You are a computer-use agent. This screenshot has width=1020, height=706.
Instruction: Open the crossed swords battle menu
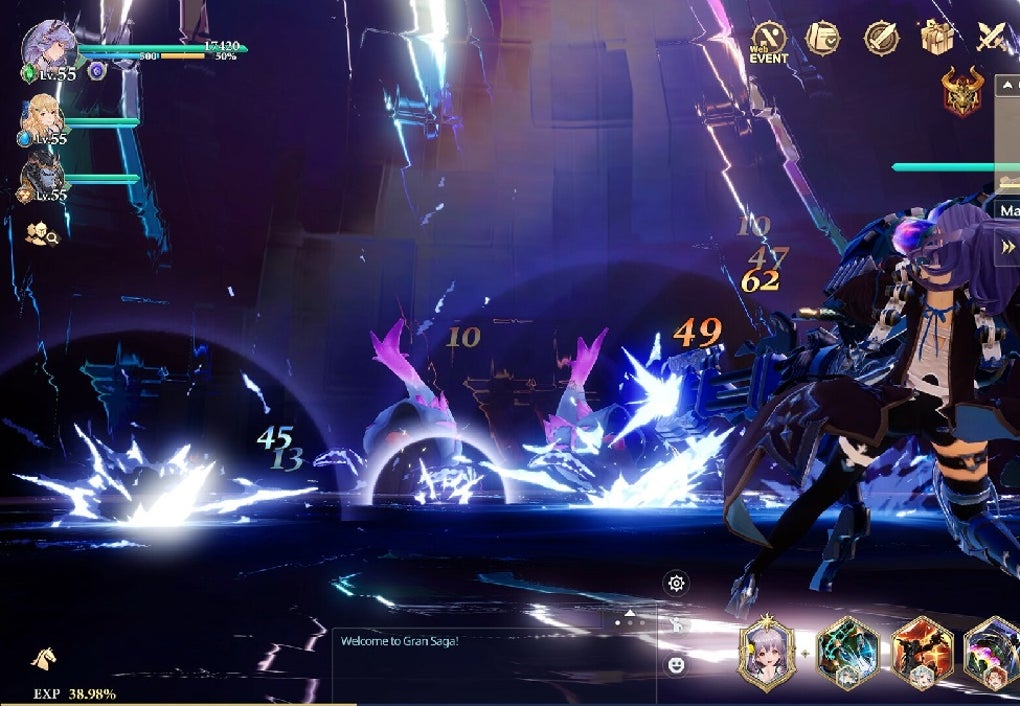click(992, 38)
